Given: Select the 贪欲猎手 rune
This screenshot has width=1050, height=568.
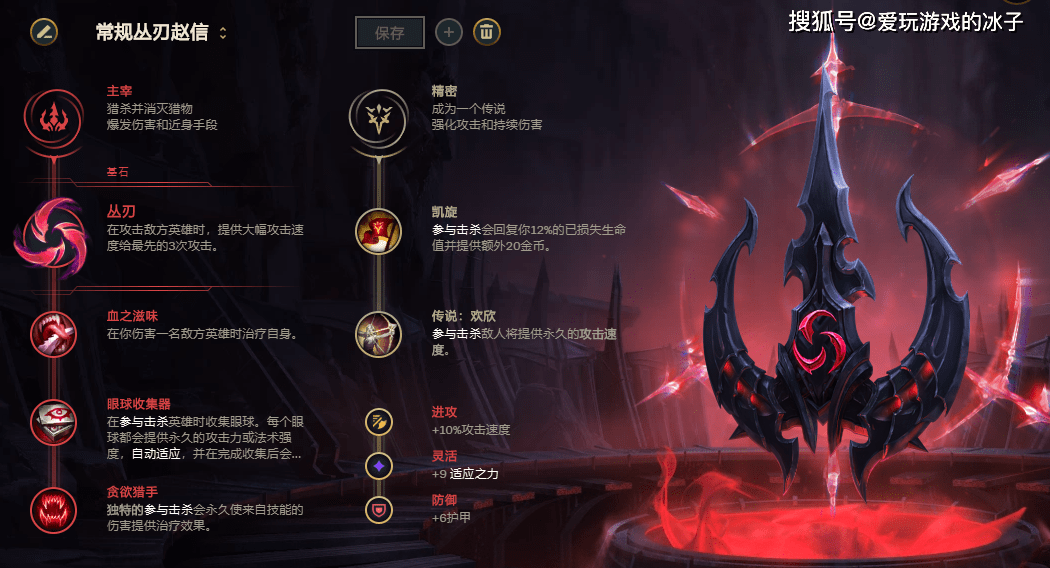Looking at the screenshot, I should click(50, 509).
